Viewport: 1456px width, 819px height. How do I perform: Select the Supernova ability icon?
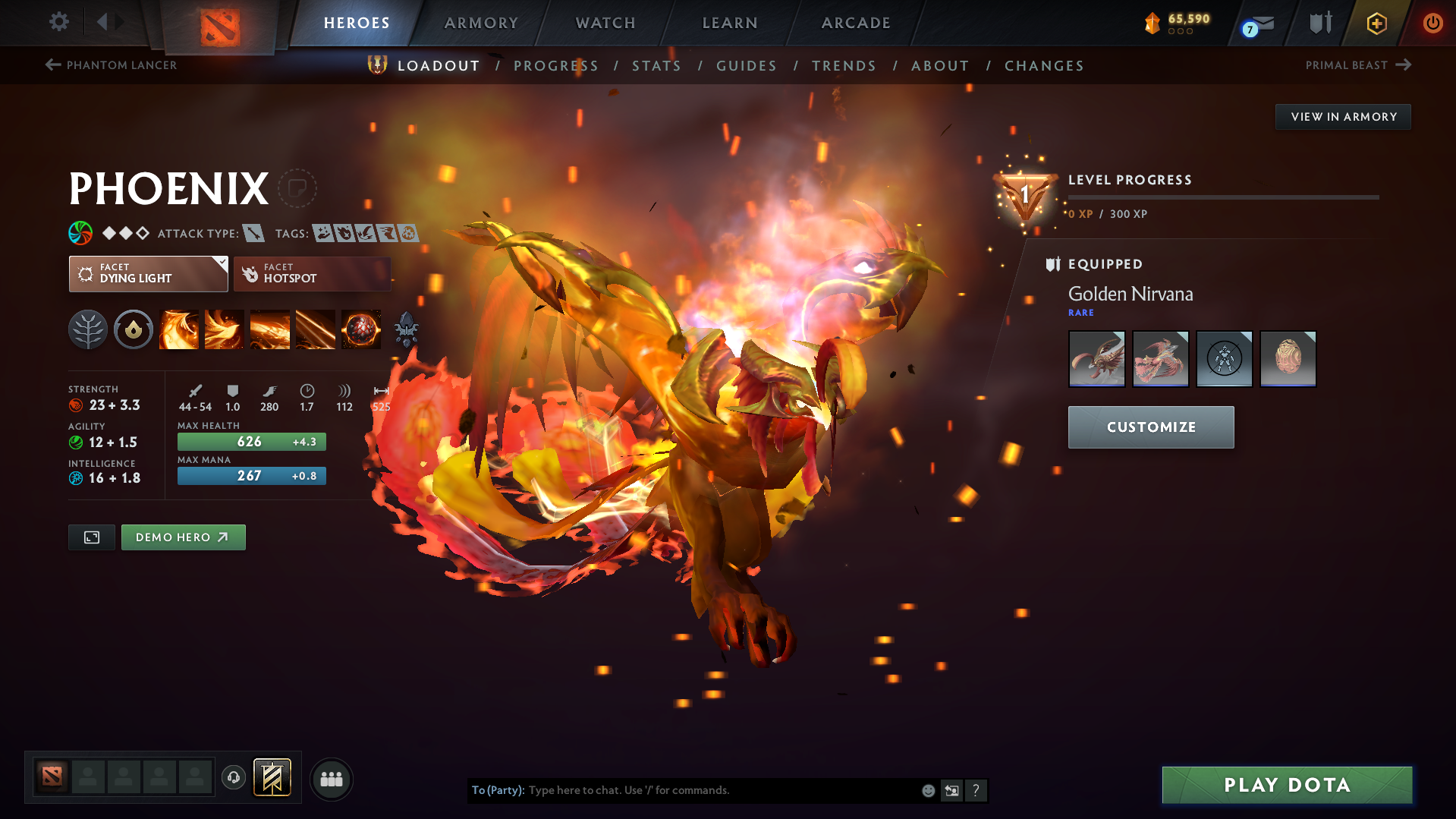(x=361, y=329)
